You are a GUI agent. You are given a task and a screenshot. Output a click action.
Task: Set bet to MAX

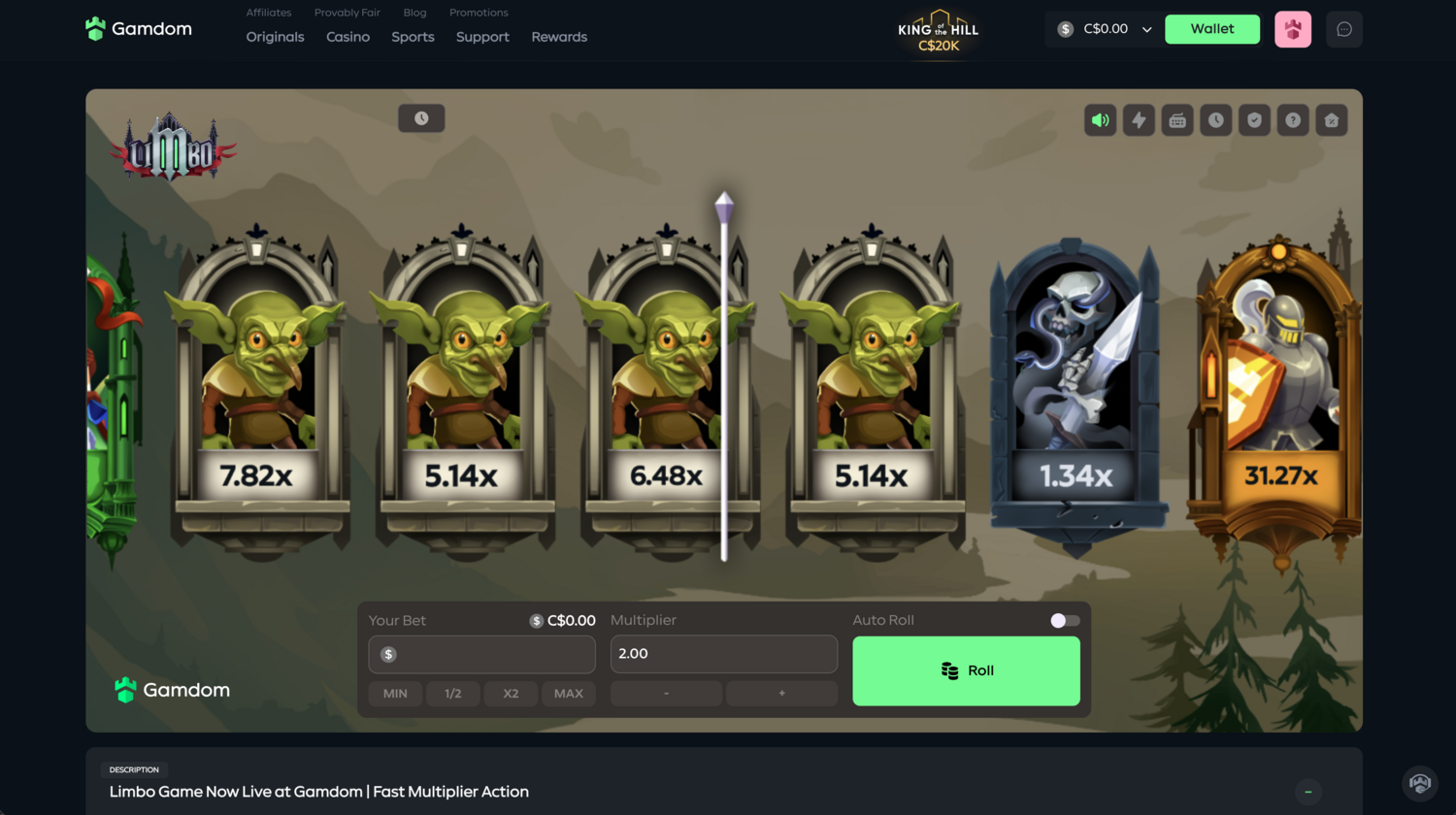pos(568,693)
